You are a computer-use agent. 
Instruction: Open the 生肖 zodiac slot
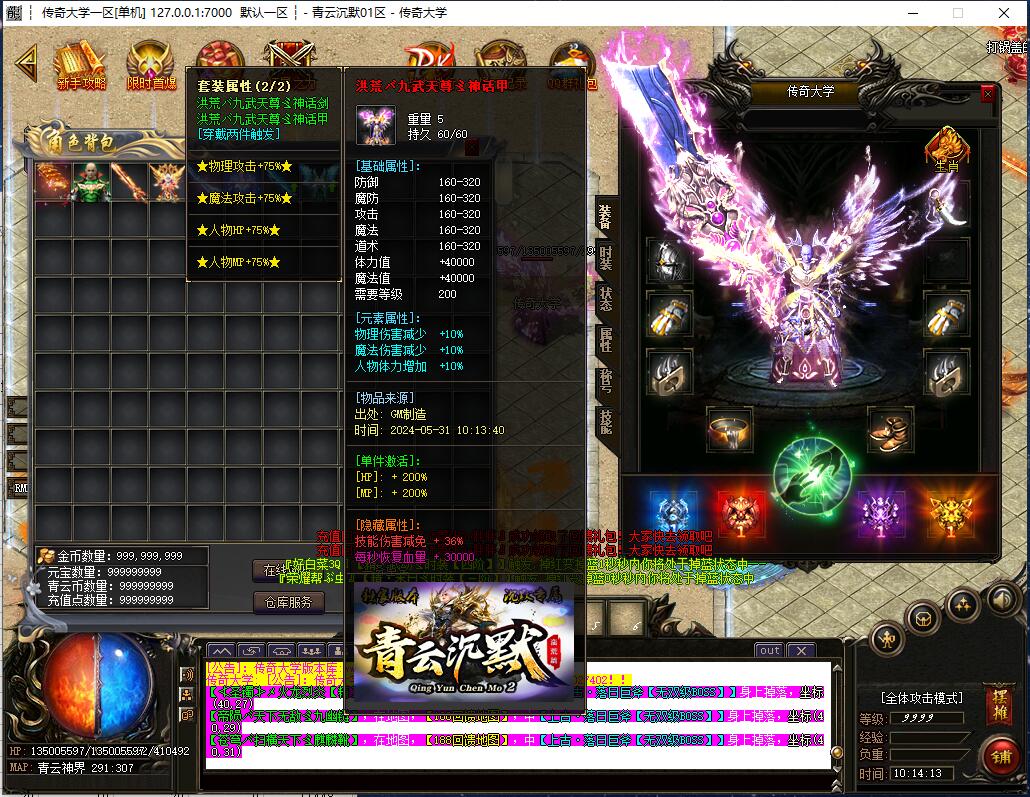[946, 148]
